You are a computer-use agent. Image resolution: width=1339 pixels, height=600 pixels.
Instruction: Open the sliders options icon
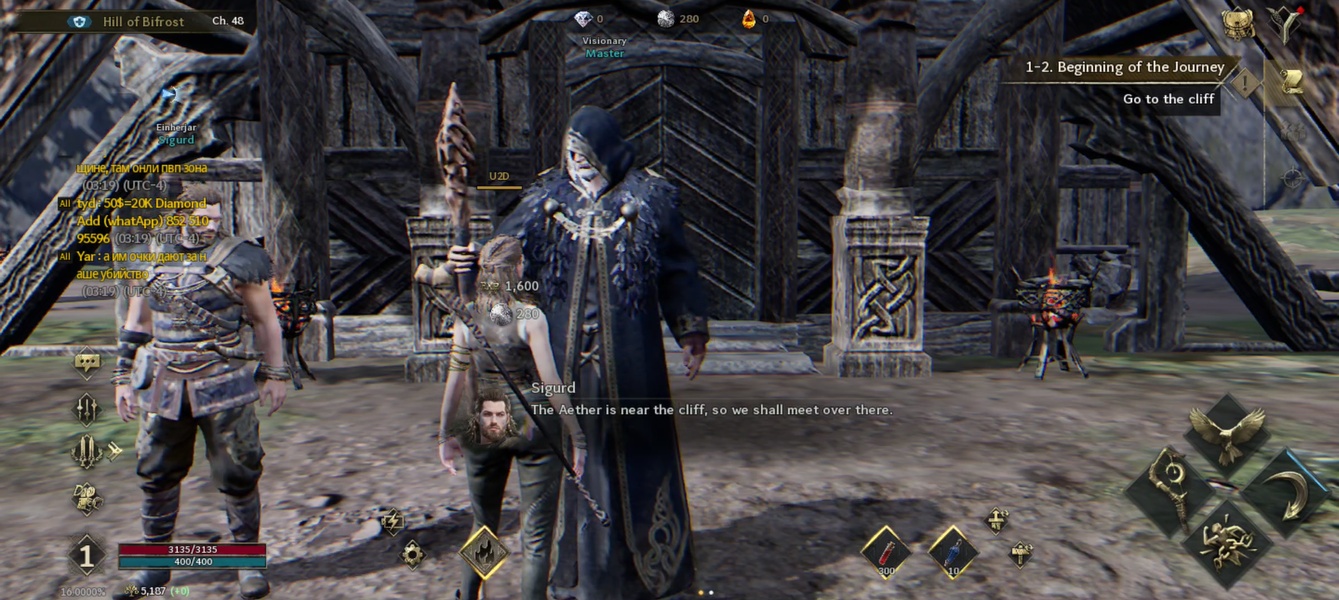click(87, 408)
